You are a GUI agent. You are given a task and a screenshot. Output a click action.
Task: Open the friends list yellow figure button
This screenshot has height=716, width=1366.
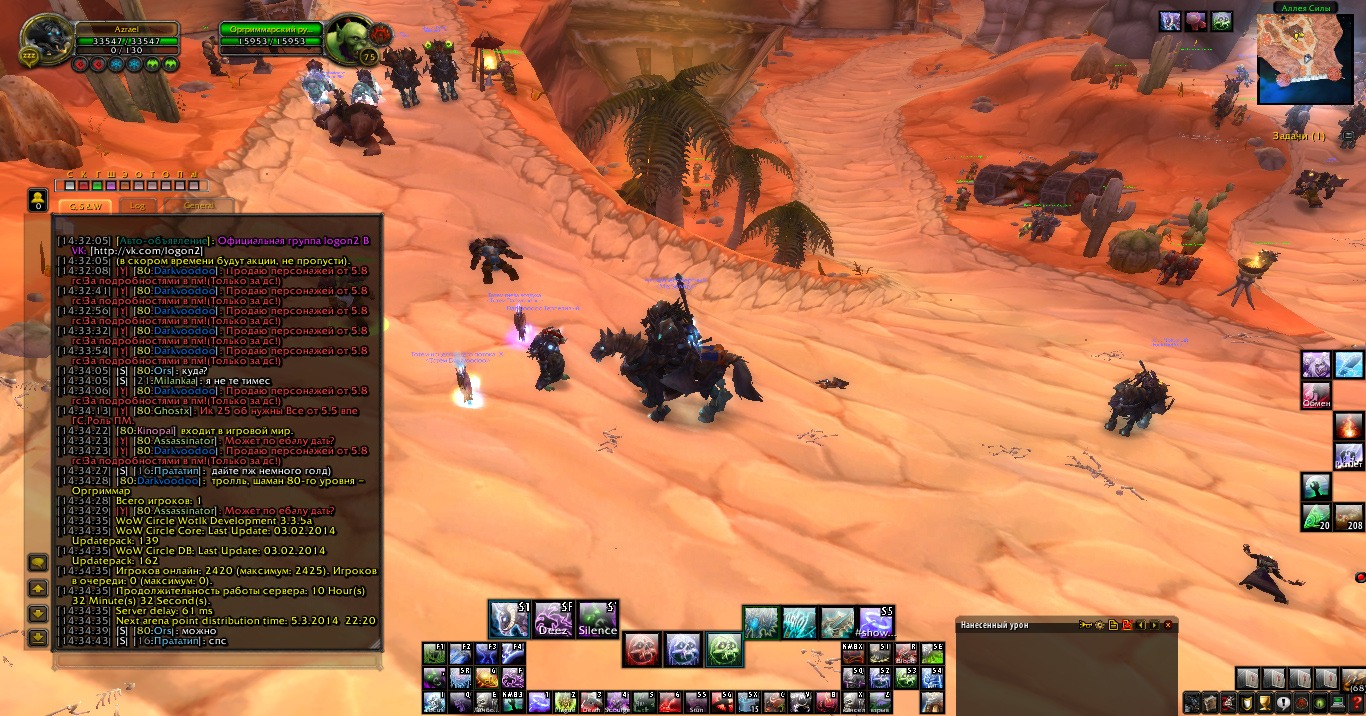[36, 199]
